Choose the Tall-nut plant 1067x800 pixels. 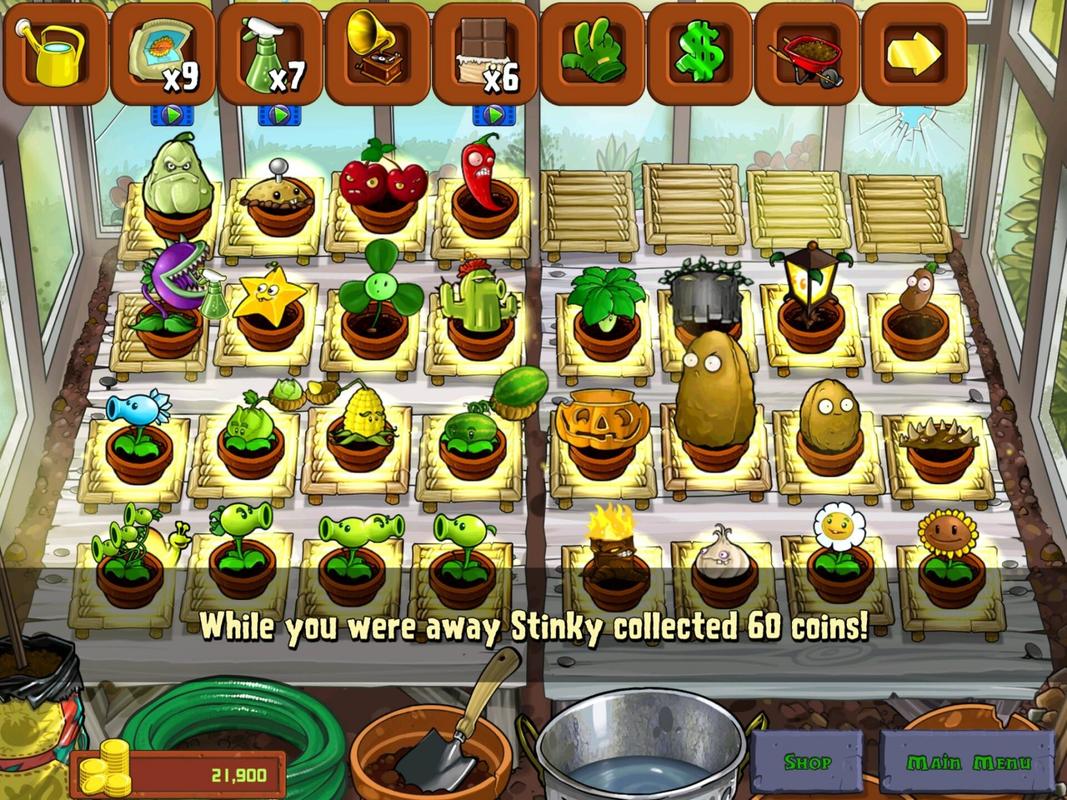pyautogui.click(x=712, y=400)
